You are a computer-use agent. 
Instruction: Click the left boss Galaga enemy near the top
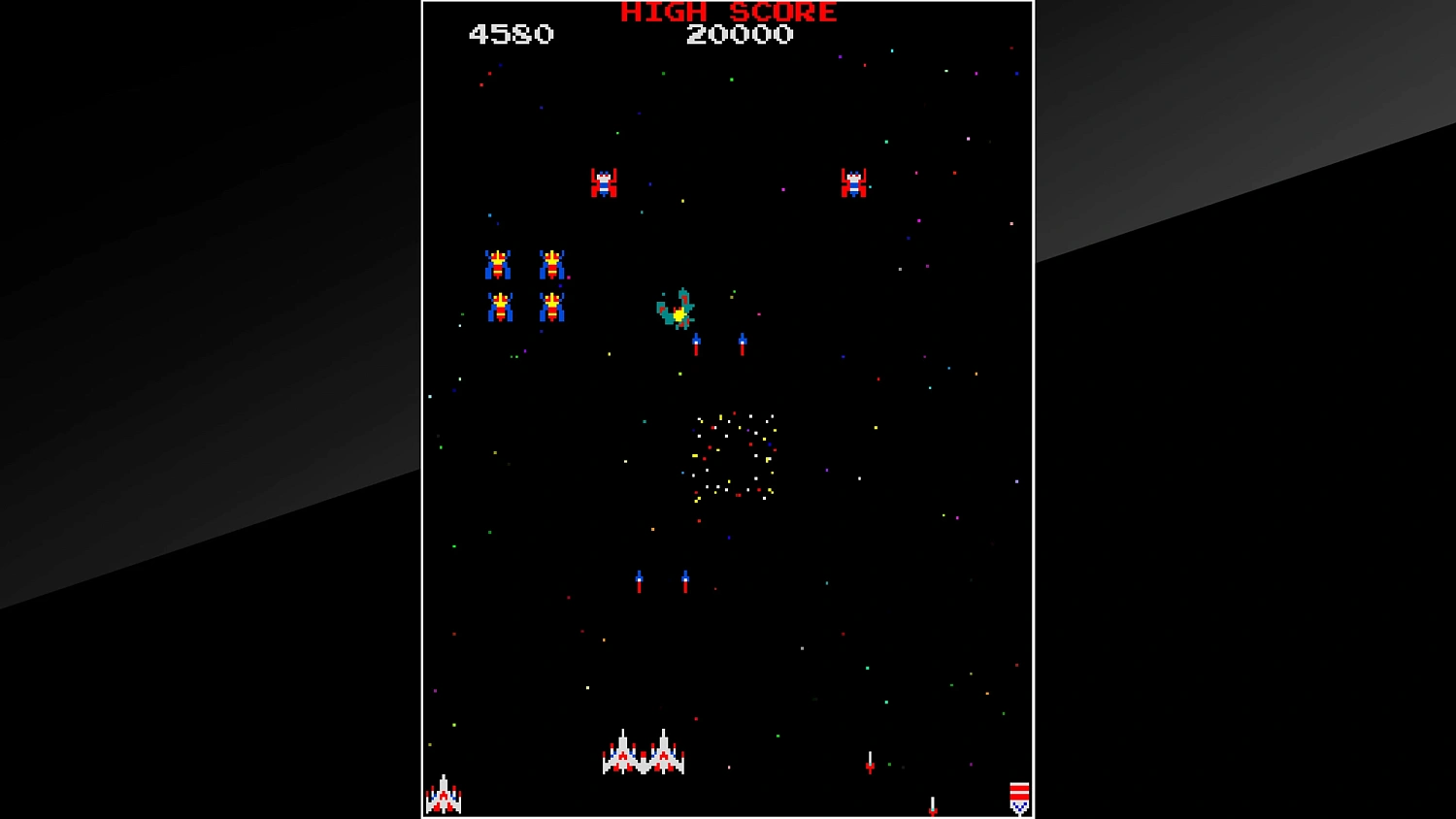603,180
